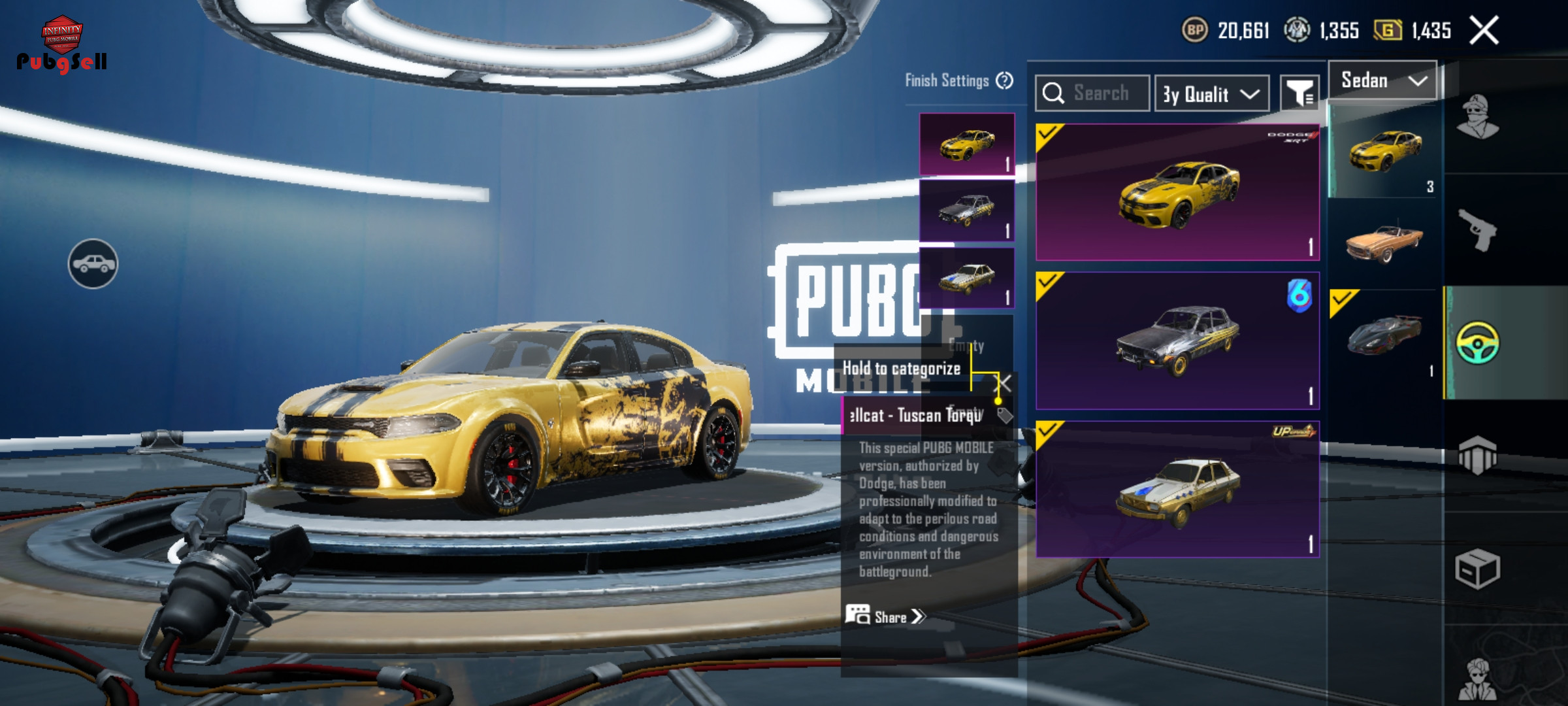This screenshot has width=1568, height=706.
Task: Choose the gold and white Dacia card
Action: click(x=1177, y=489)
